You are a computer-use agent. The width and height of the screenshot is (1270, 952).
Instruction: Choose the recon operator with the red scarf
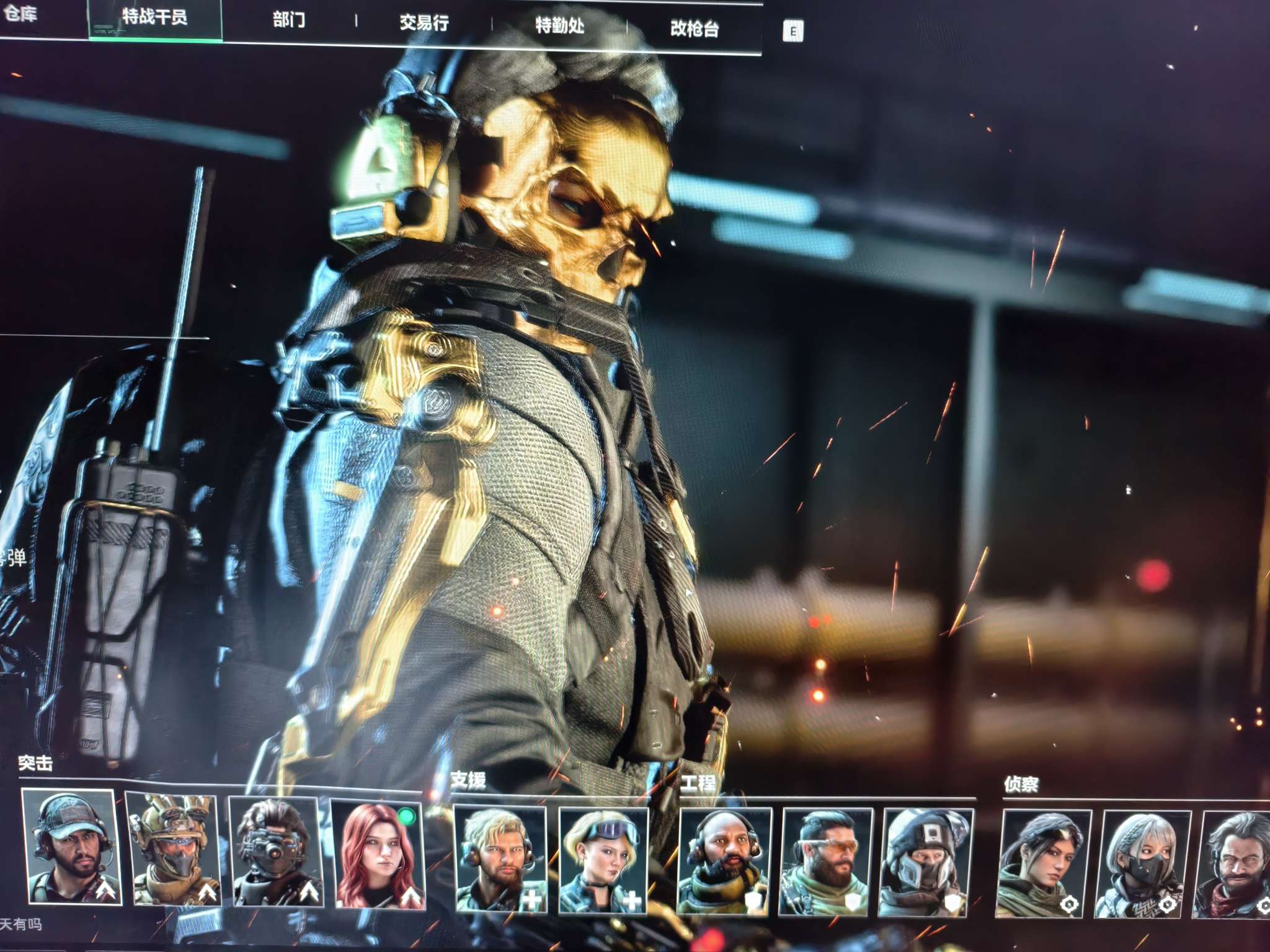tap(1233, 865)
